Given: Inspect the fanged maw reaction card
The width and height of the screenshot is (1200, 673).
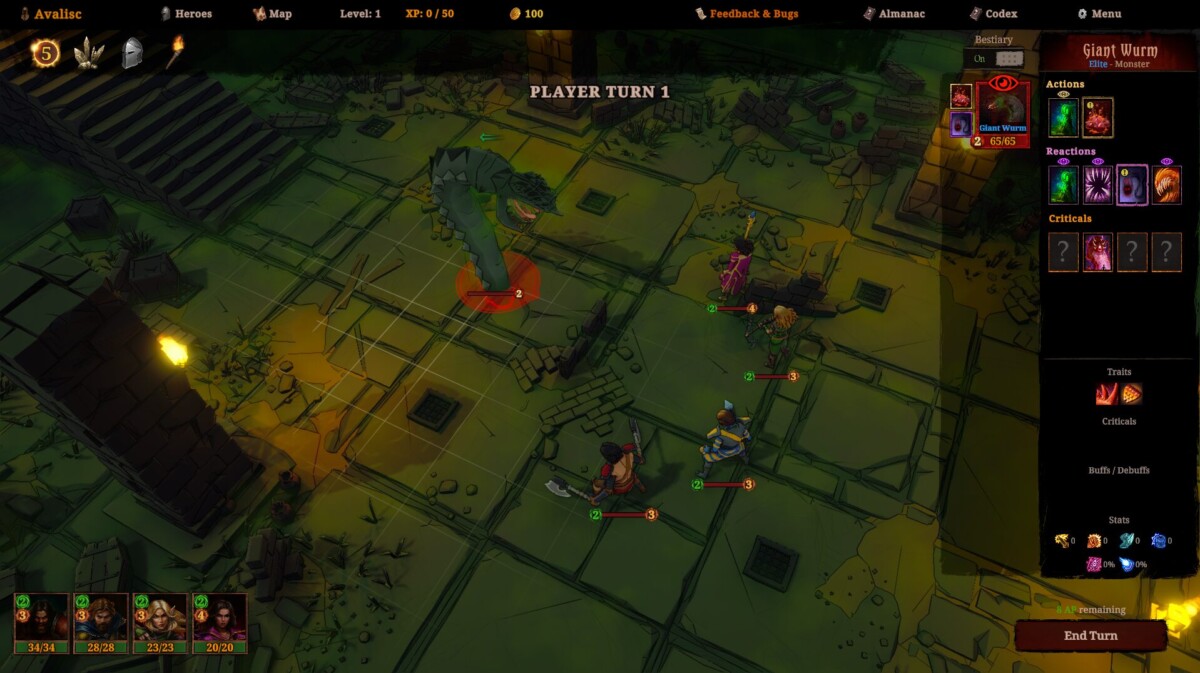Looking at the screenshot, I should click(x=1097, y=185).
